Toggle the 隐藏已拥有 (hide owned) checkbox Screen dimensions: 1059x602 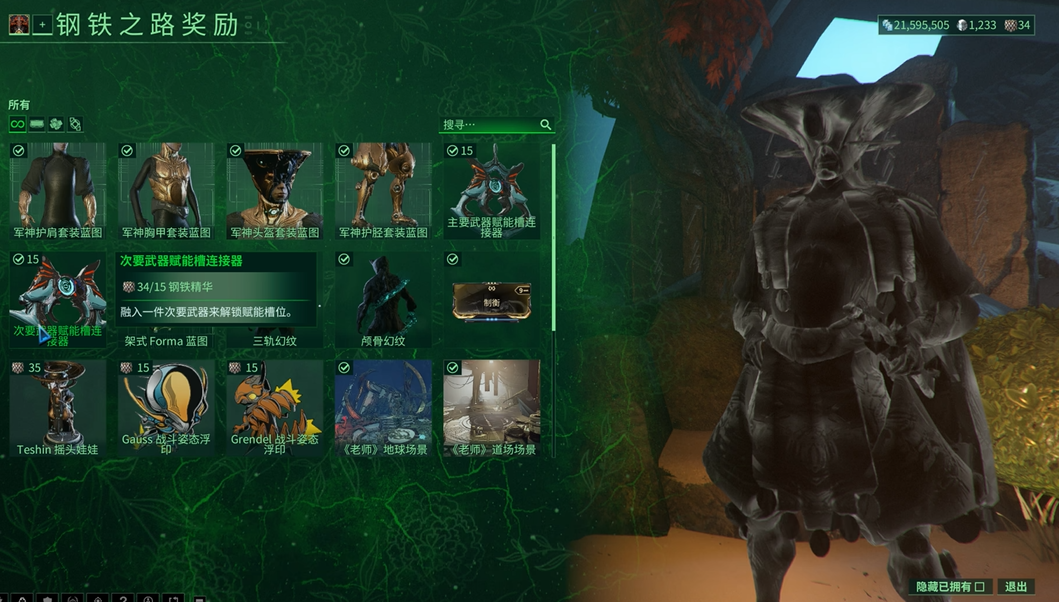pos(980,587)
